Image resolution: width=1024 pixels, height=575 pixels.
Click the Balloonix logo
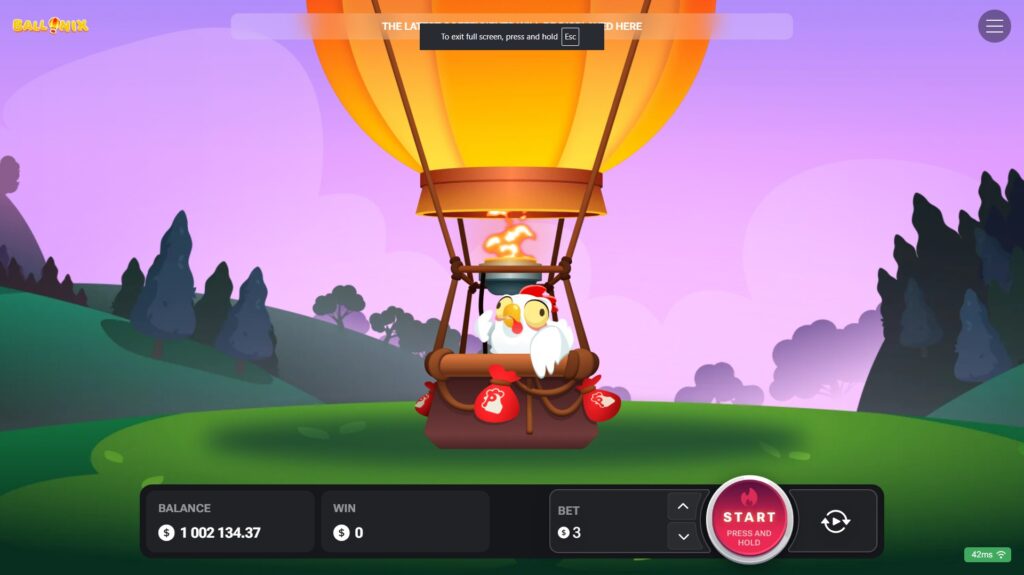(x=50, y=25)
